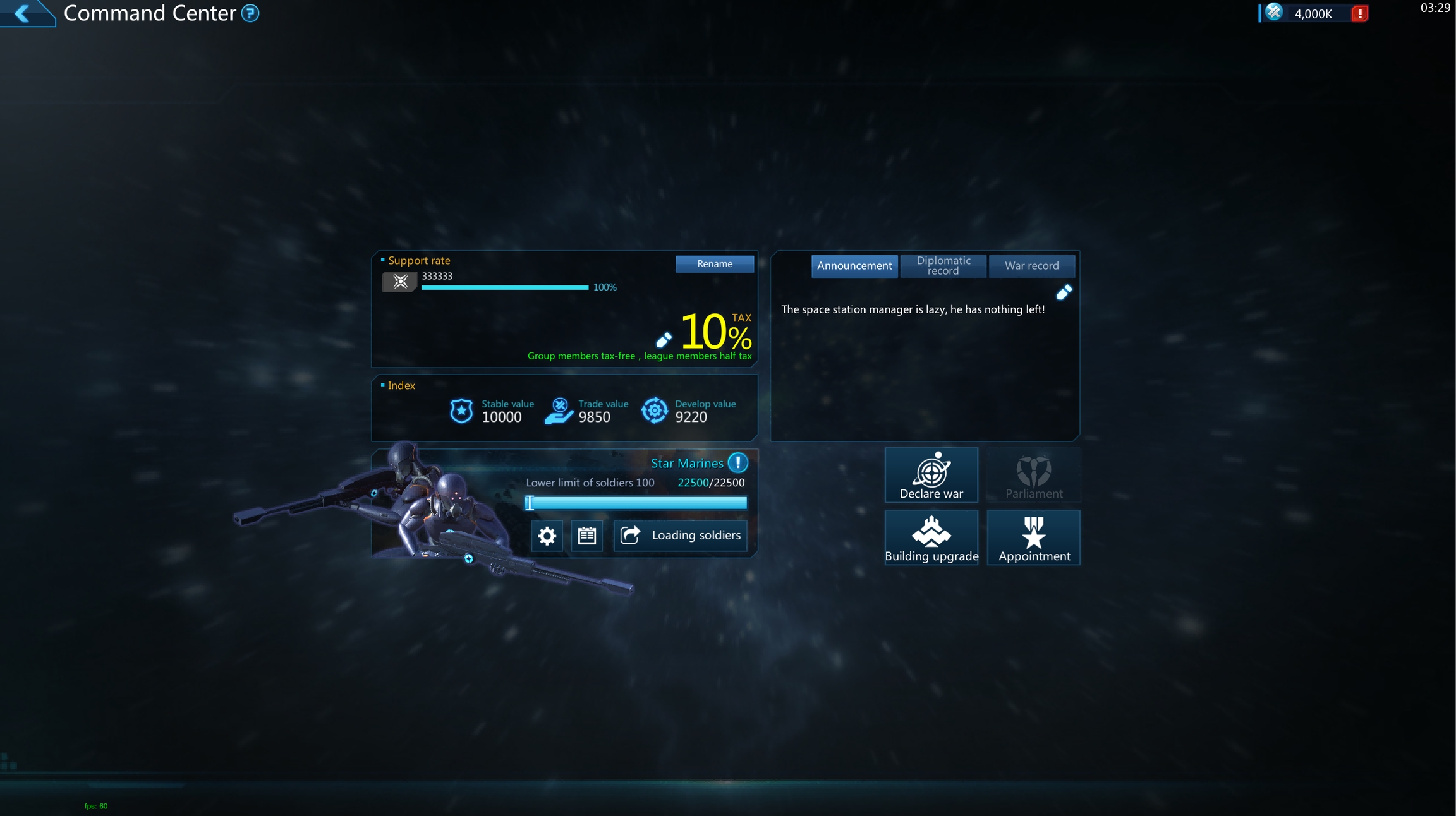
Task: Select the Declare war button
Action: click(931, 475)
